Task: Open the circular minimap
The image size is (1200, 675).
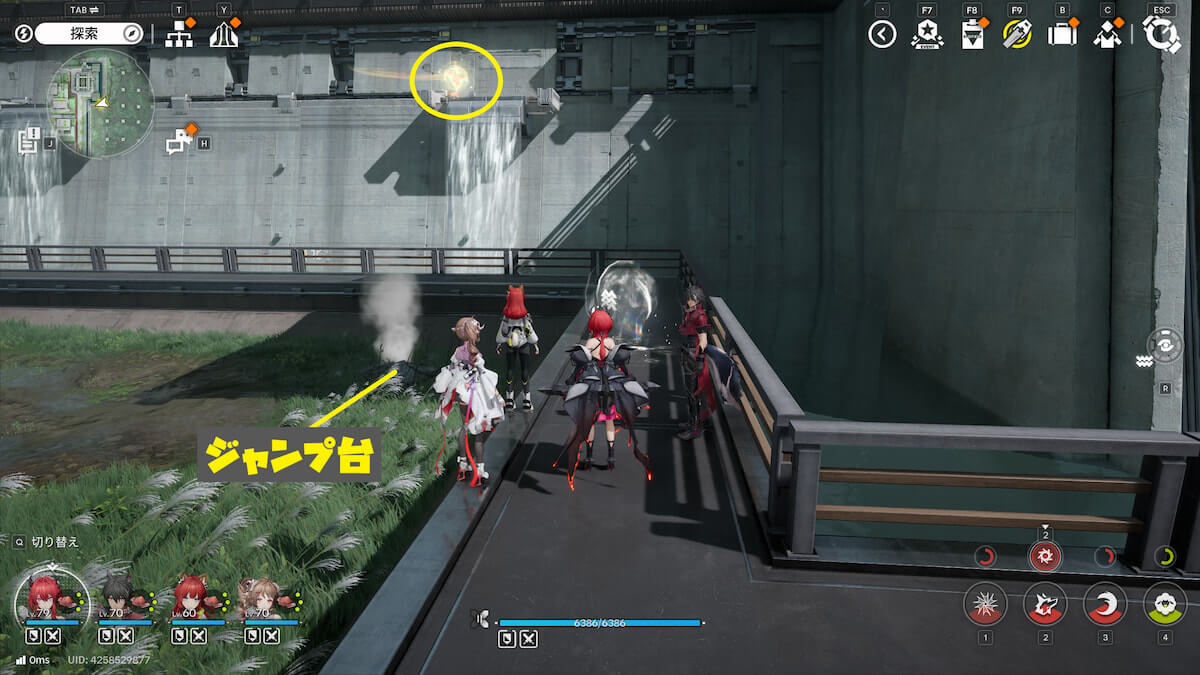Action: pyautogui.click(x=101, y=103)
